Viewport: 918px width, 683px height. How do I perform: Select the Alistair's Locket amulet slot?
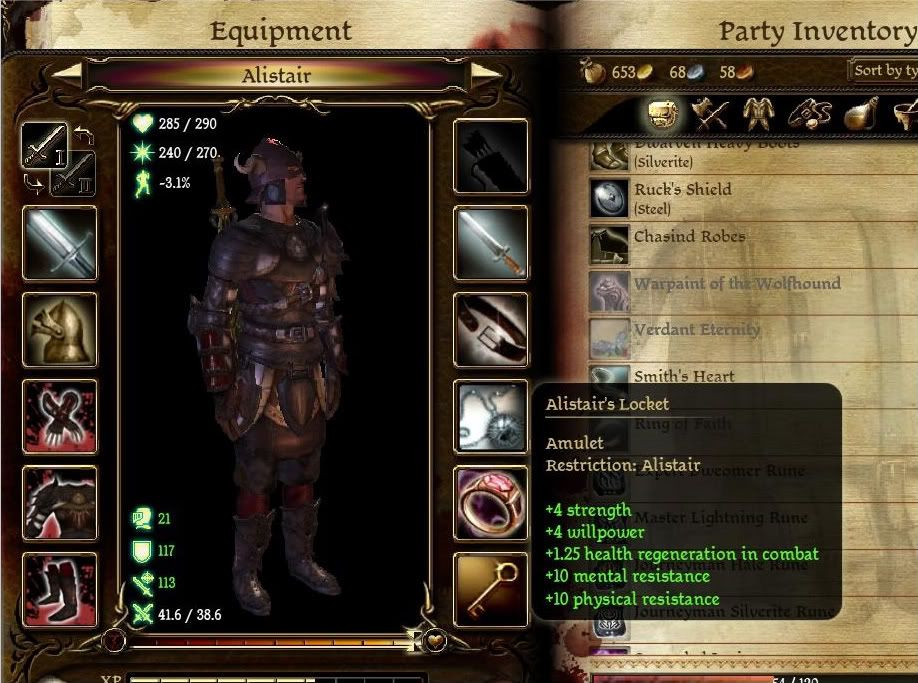click(490, 416)
